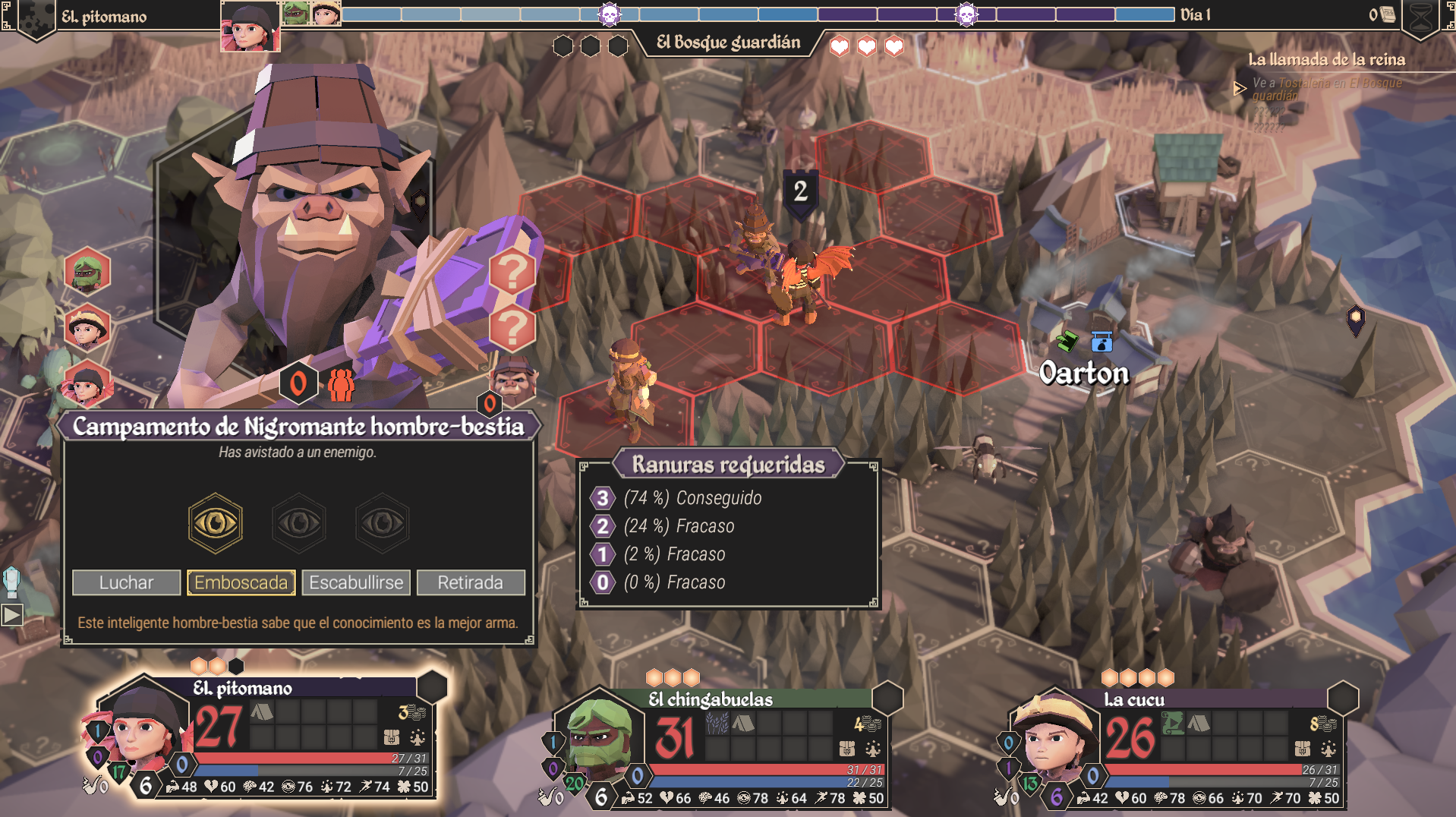1456x817 pixels.
Task: Open El pitomano's tent item slot
Action: point(262,712)
